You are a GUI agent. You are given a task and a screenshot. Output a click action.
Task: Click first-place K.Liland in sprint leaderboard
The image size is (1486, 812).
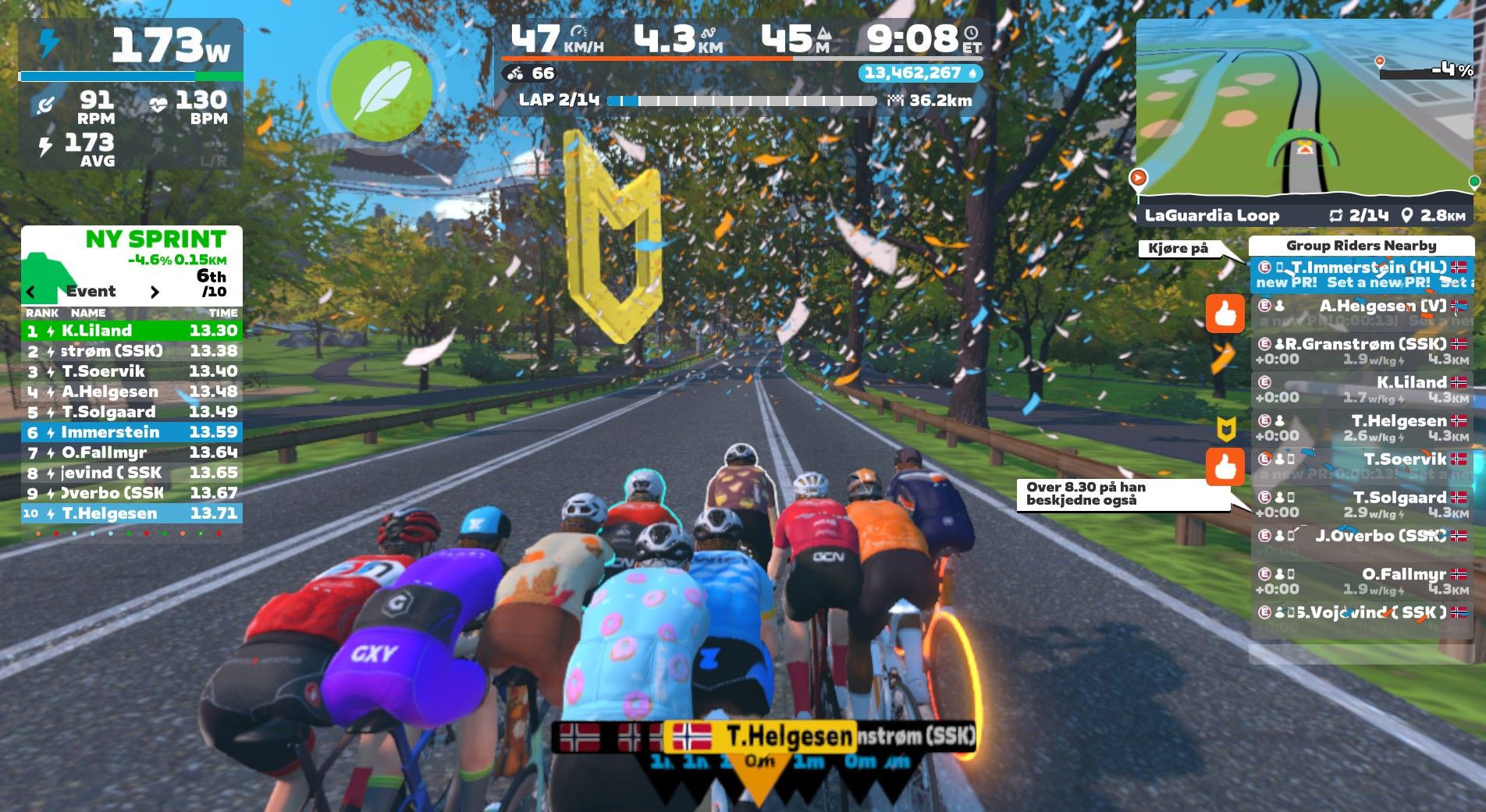pos(131,331)
